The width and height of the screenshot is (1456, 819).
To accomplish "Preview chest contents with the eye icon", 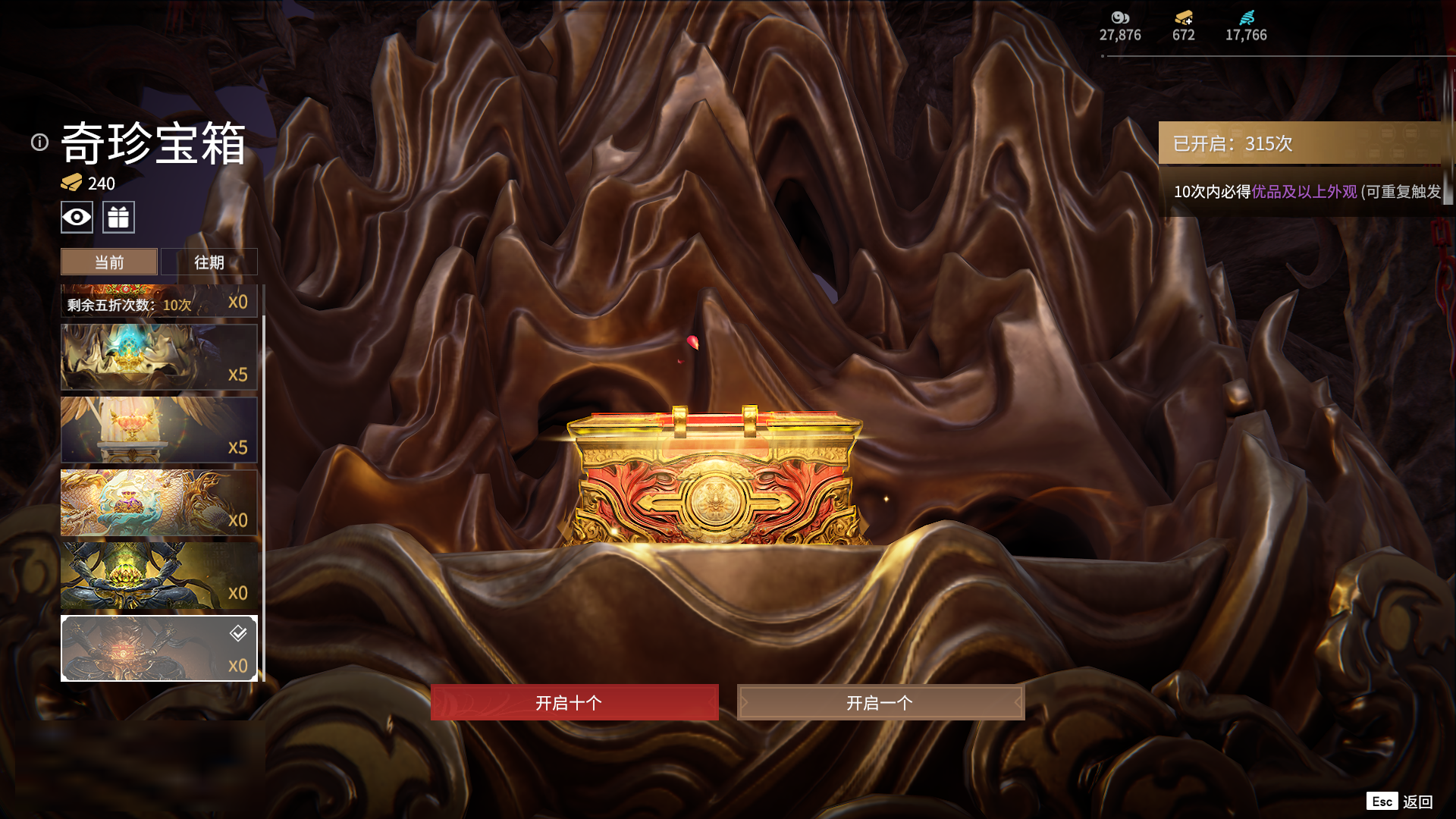I will click(77, 218).
